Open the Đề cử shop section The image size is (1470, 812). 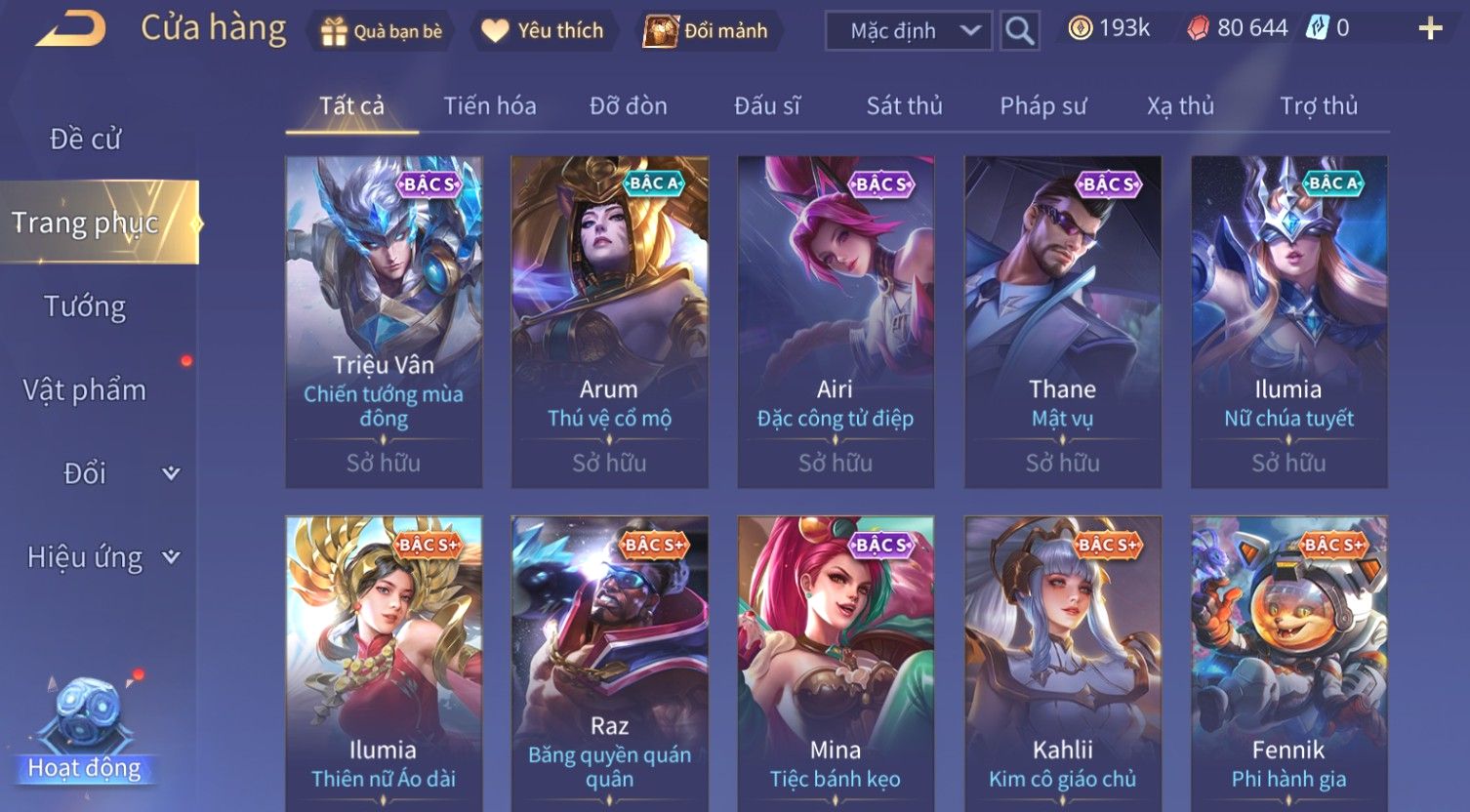[86, 140]
